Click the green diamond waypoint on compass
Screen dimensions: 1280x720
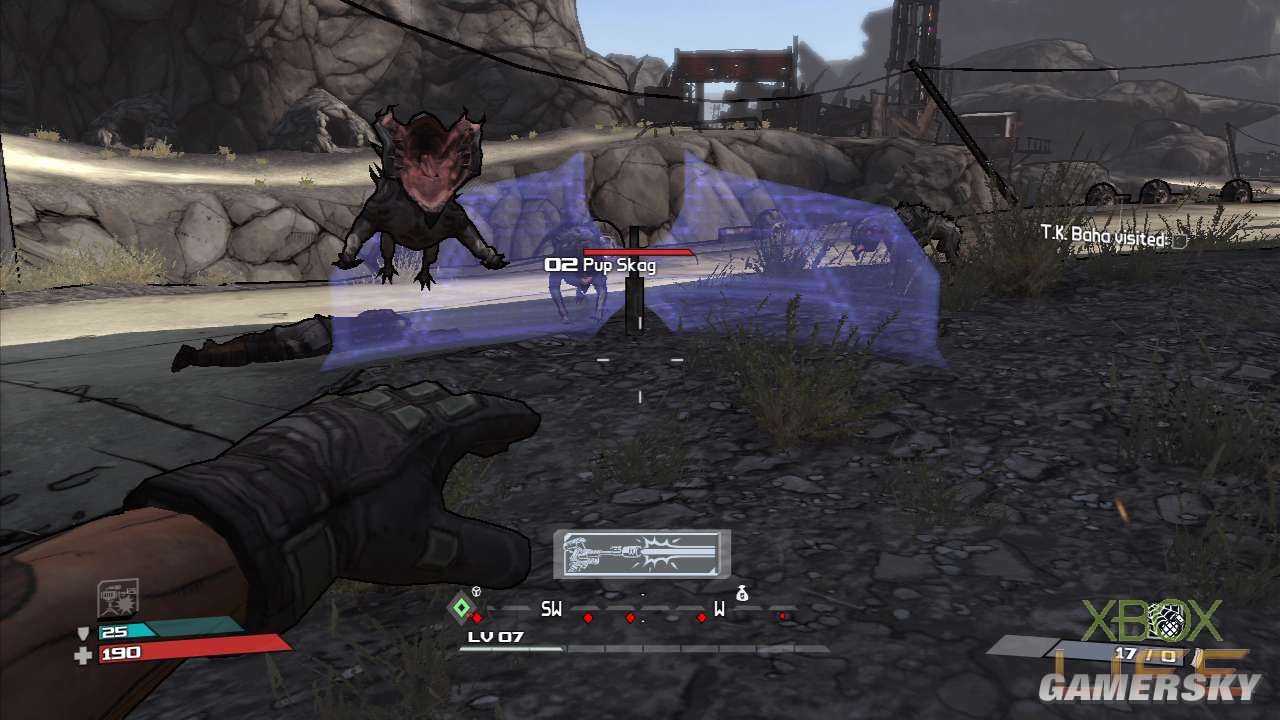click(x=461, y=607)
